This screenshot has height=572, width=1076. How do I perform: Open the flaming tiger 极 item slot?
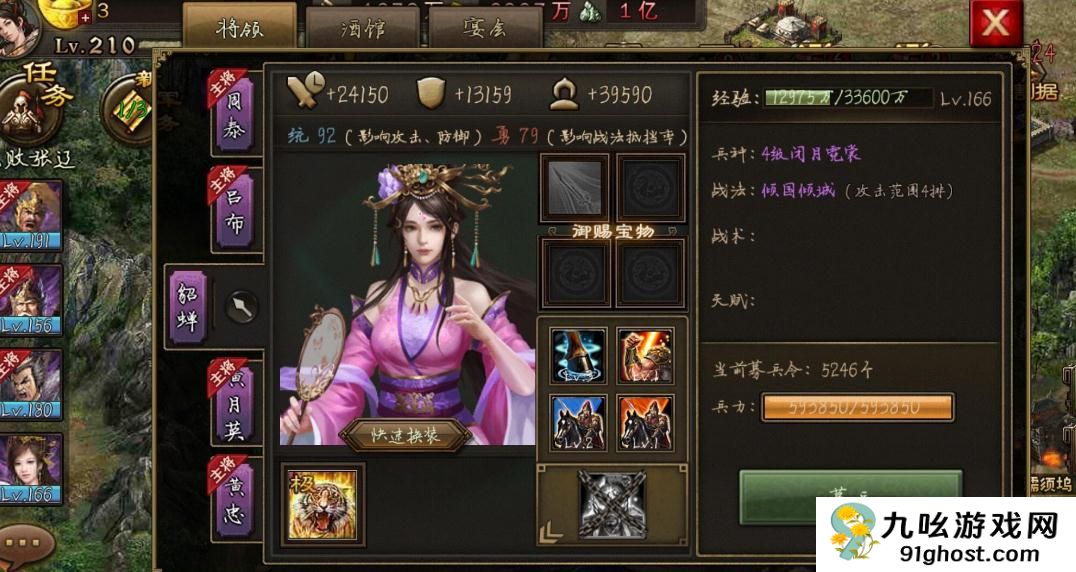[x=323, y=504]
